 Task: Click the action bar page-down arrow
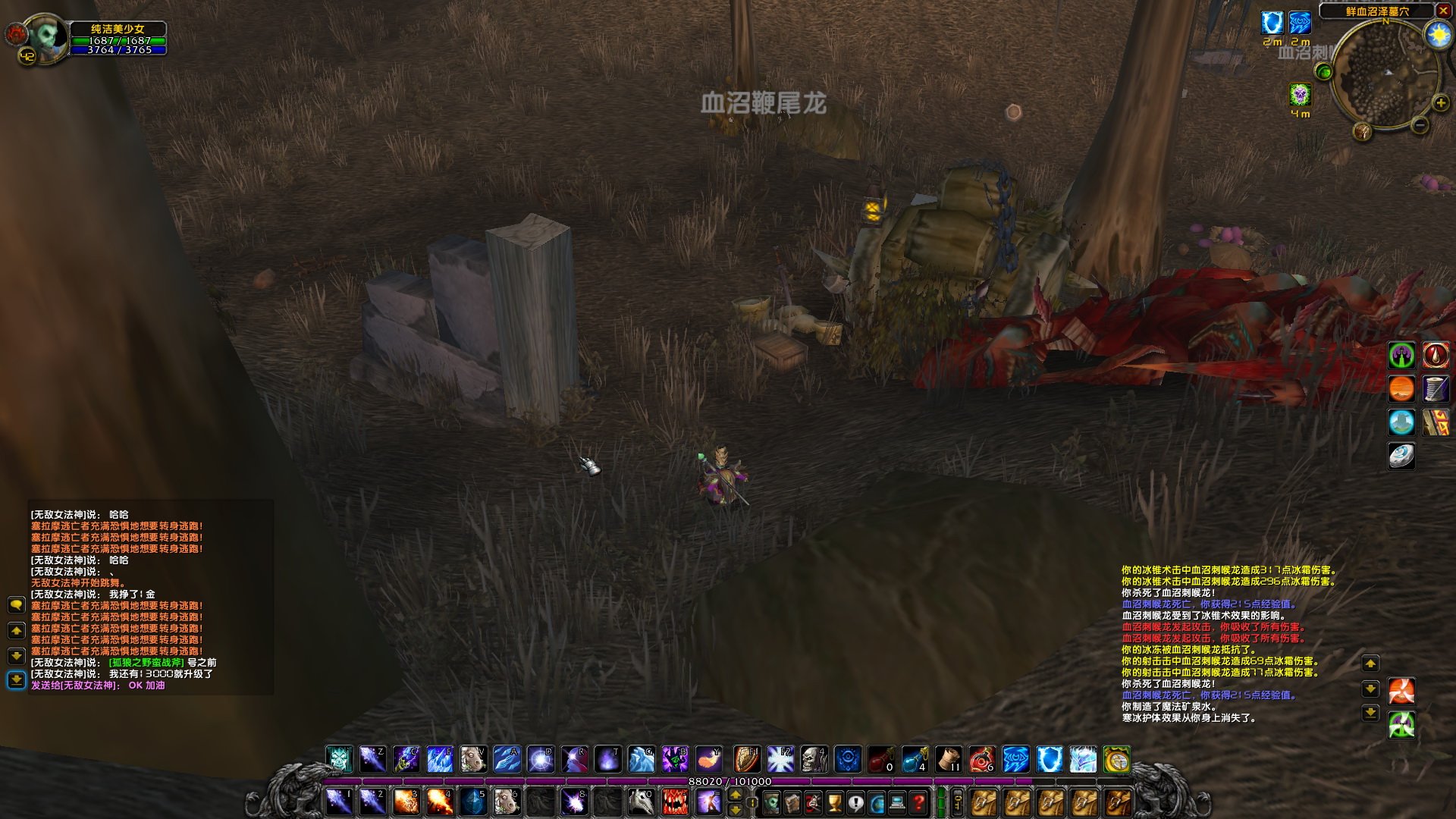[736, 810]
